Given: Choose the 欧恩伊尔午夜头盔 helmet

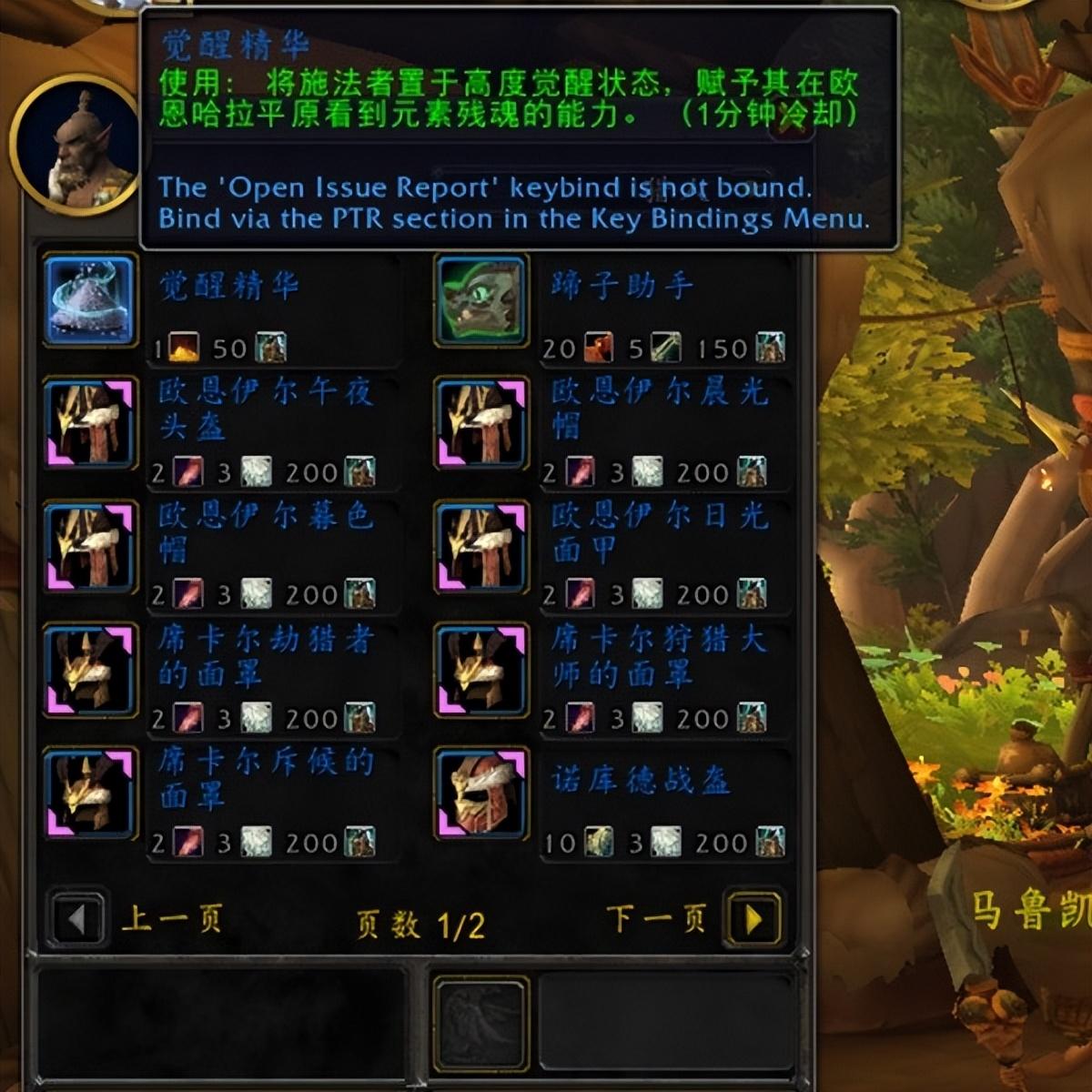Looking at the screenshot, I should click(x=90, y=424).
